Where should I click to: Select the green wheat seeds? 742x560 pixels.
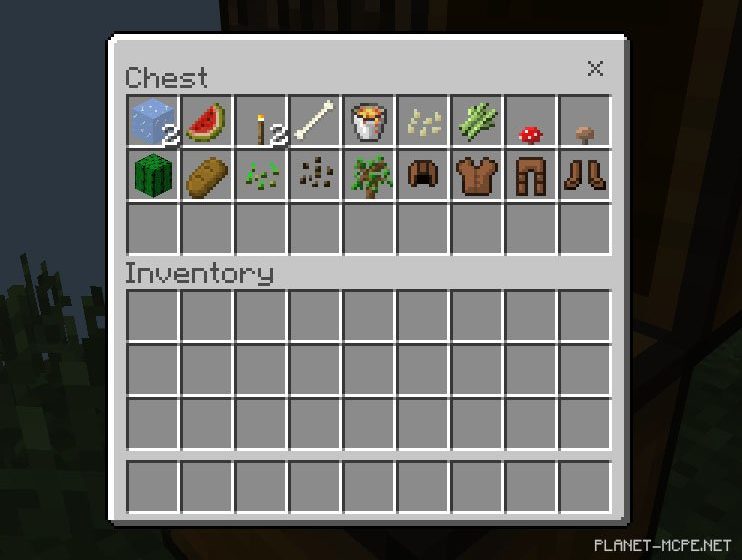click(x=261, y=176)
